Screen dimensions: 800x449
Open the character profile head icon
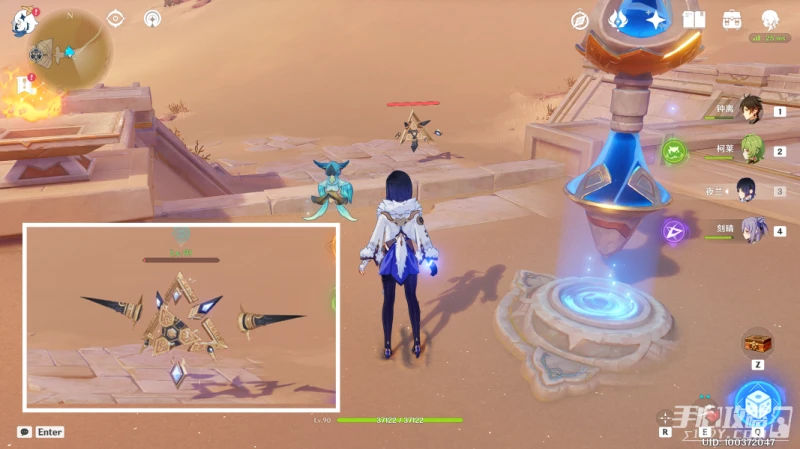pyautogui.click(x=770, y=19)
